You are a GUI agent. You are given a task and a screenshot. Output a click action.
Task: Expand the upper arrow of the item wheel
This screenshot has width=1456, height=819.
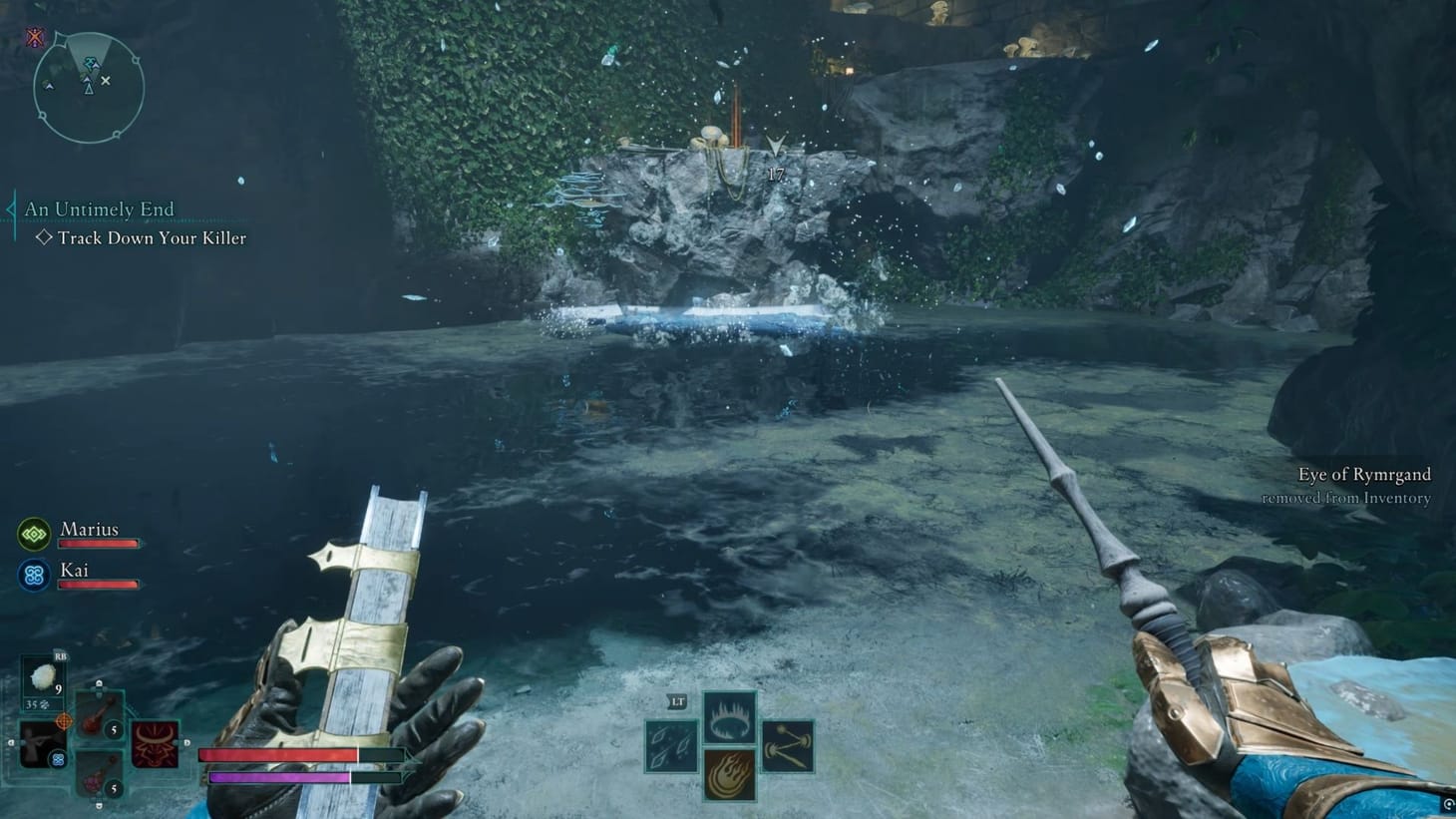tap(99, 681)
